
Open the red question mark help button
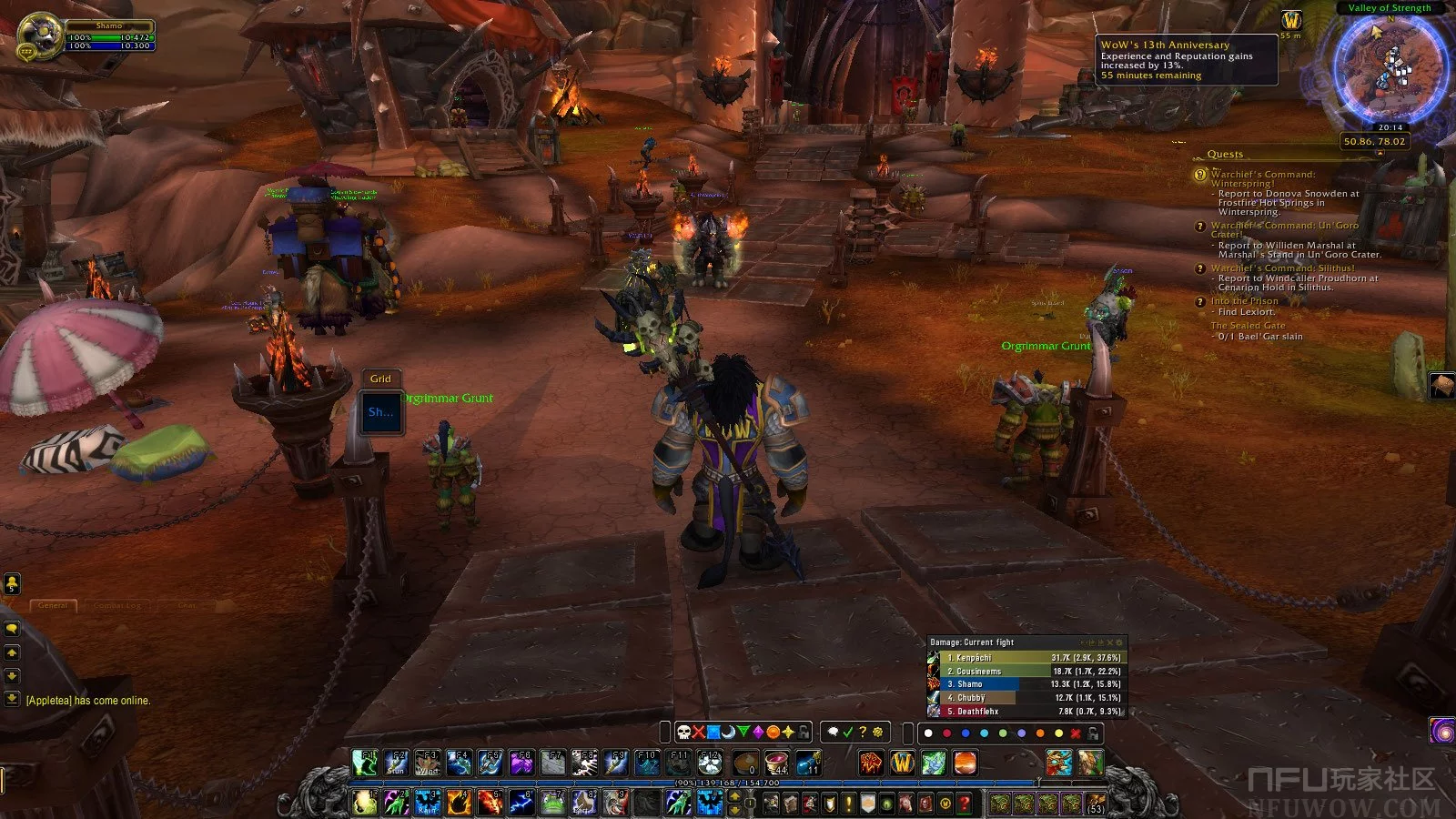pos(964,804)
